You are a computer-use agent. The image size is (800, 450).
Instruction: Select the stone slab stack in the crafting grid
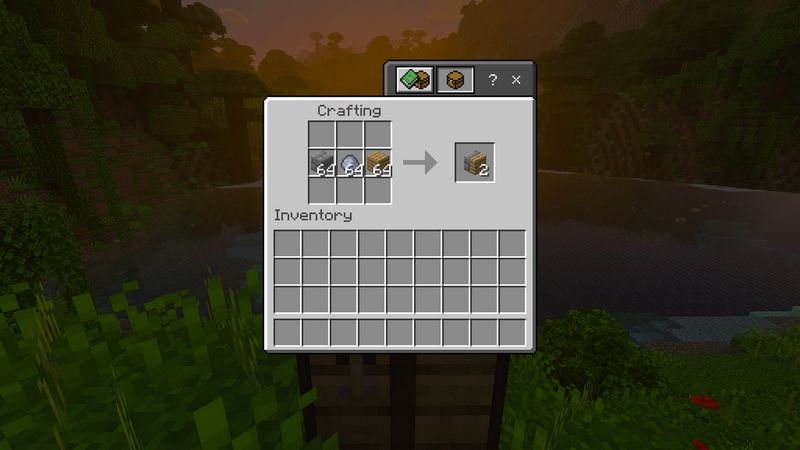(x=321, y=164)
